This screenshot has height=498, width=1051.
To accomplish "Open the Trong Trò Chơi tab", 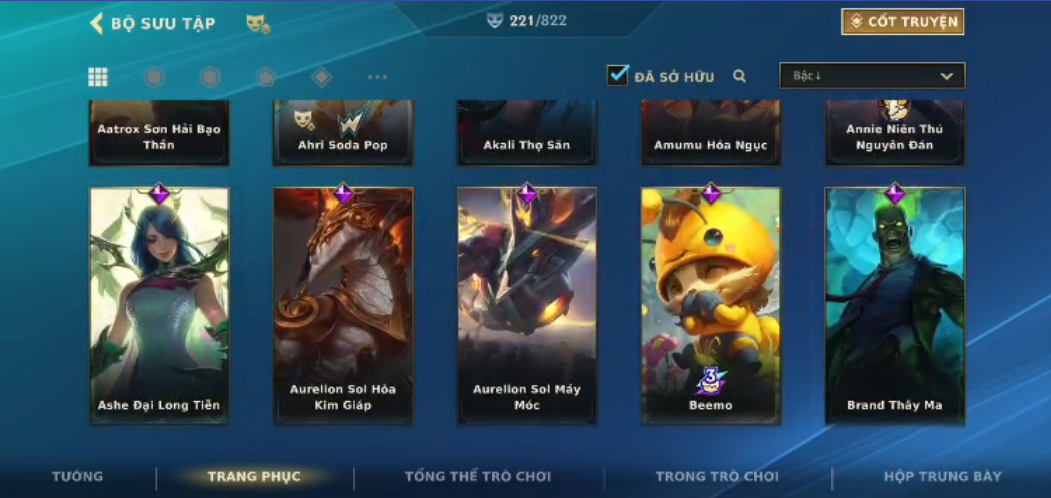I will click(717, 477).
